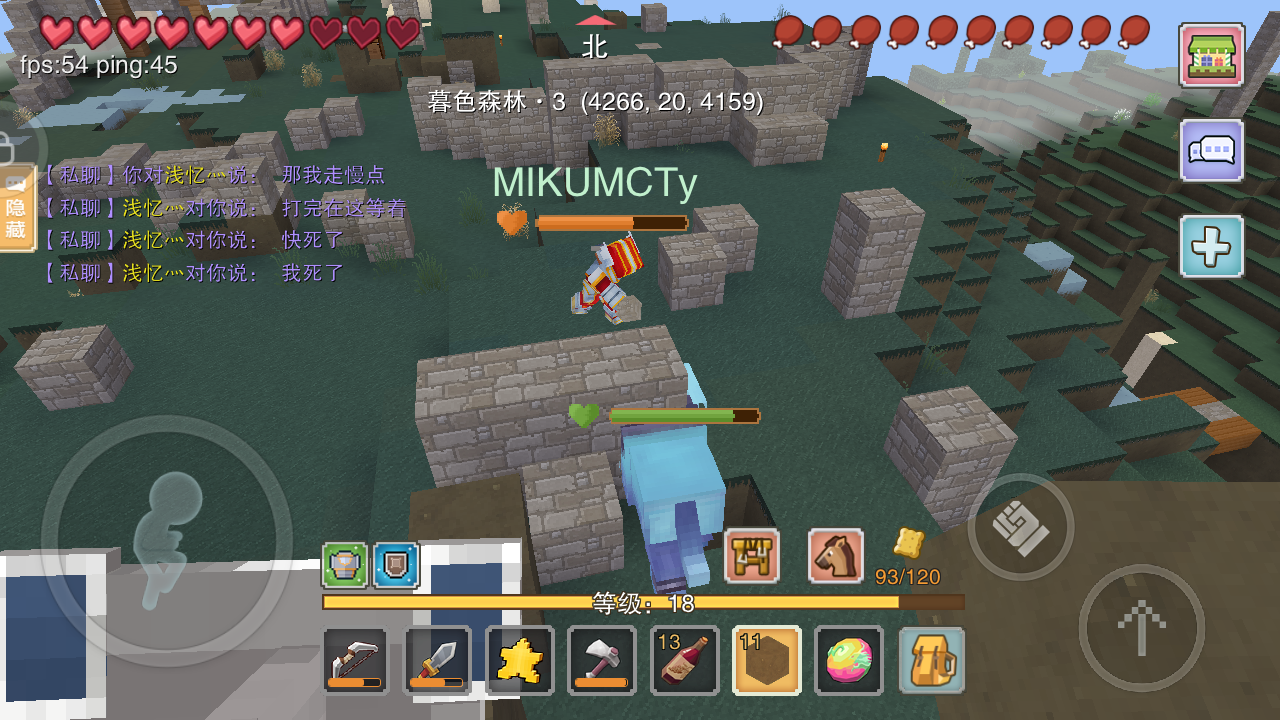This screenshot has height=720, width=1280.
Task: Tap the jump arrow button
Action: tap(1141, 627)
